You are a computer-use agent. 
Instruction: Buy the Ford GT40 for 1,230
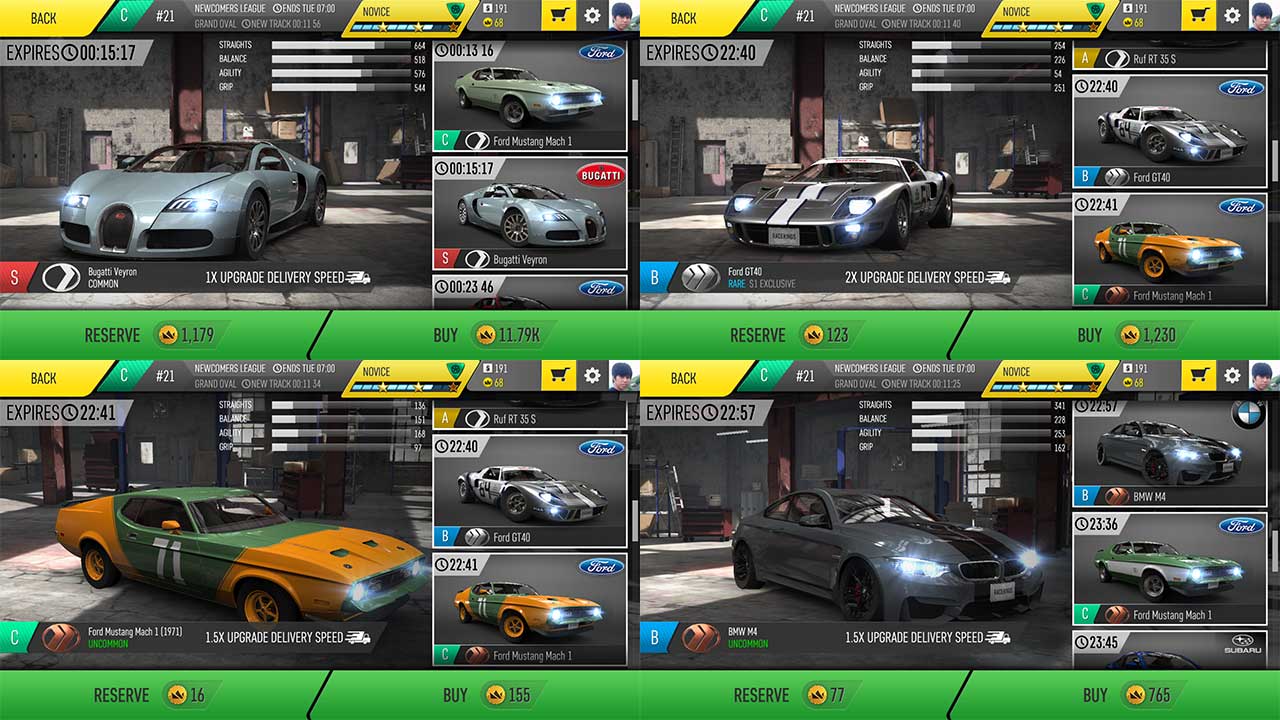click(x=1120, y=335)
